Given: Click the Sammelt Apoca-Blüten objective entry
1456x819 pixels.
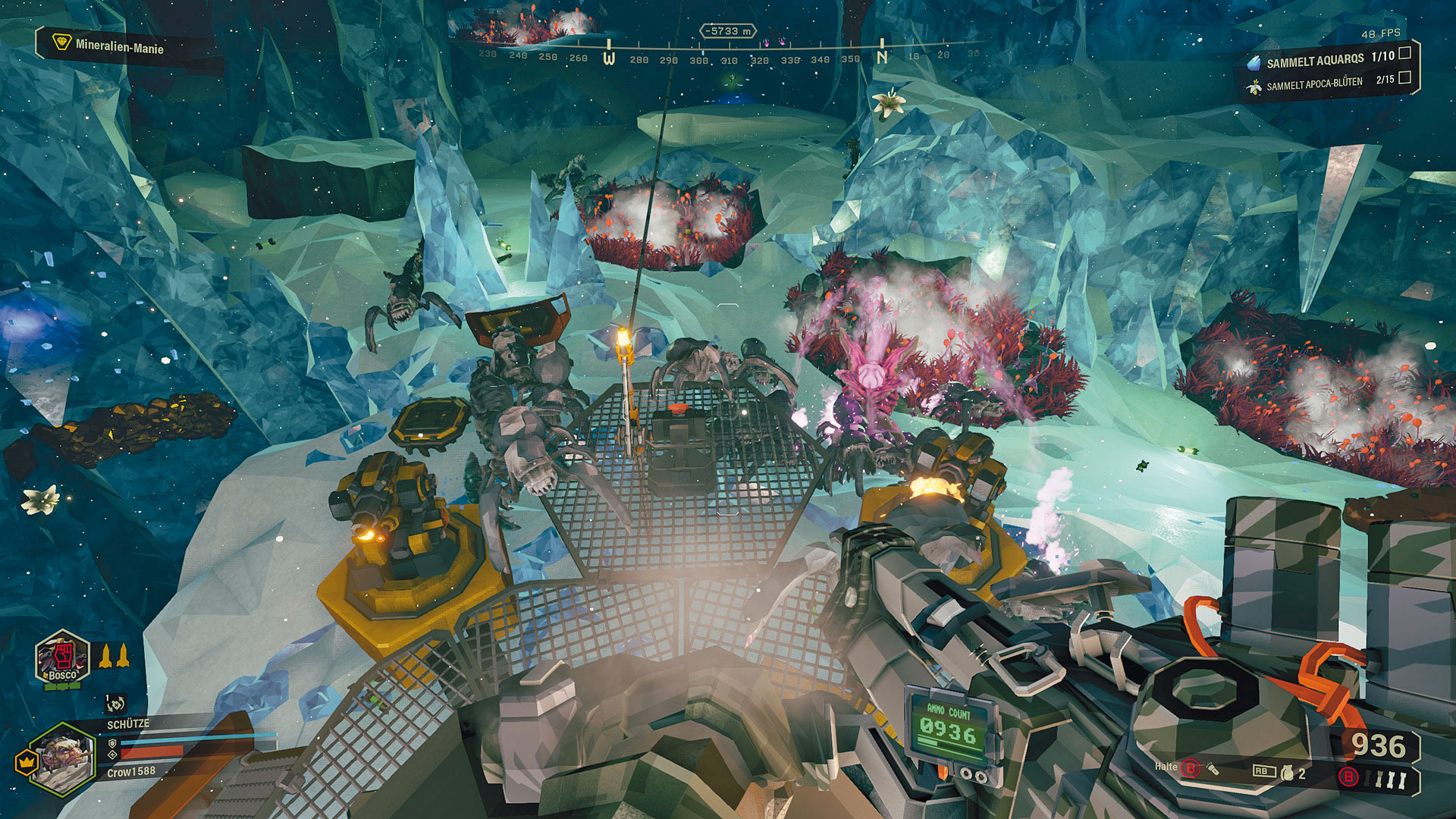Looking at the screenshot, I should click(x=1314, y=83).
